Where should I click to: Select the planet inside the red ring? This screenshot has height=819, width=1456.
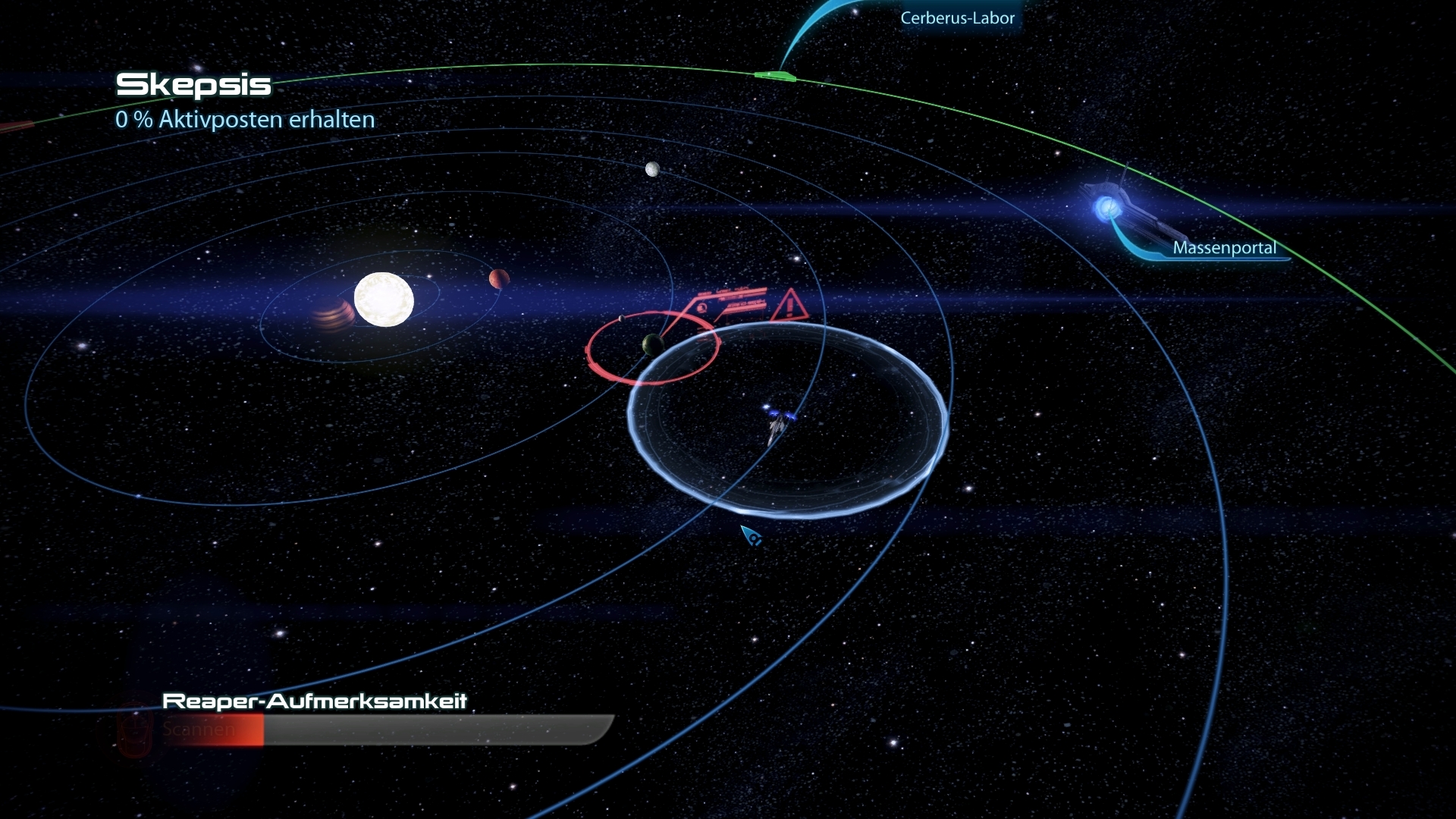pyautogui.click(x=652, y=346)
